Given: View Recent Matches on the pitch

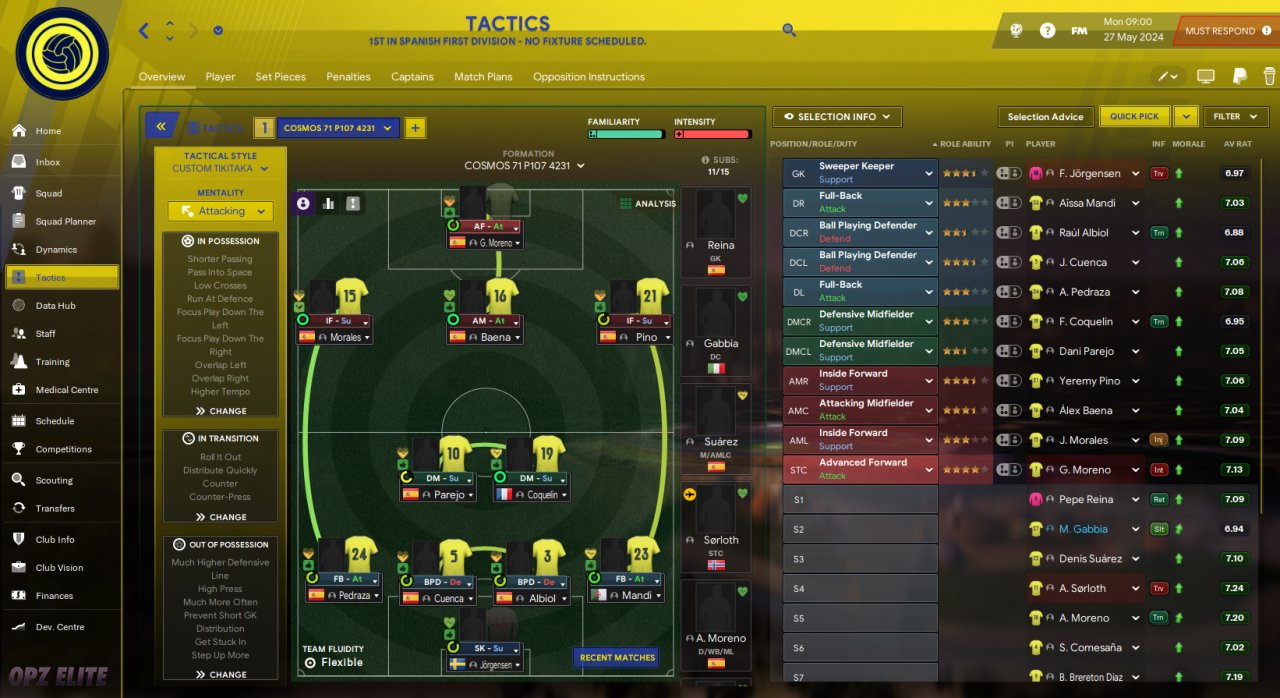Looking at the screenshot, I should pos(616,658).
